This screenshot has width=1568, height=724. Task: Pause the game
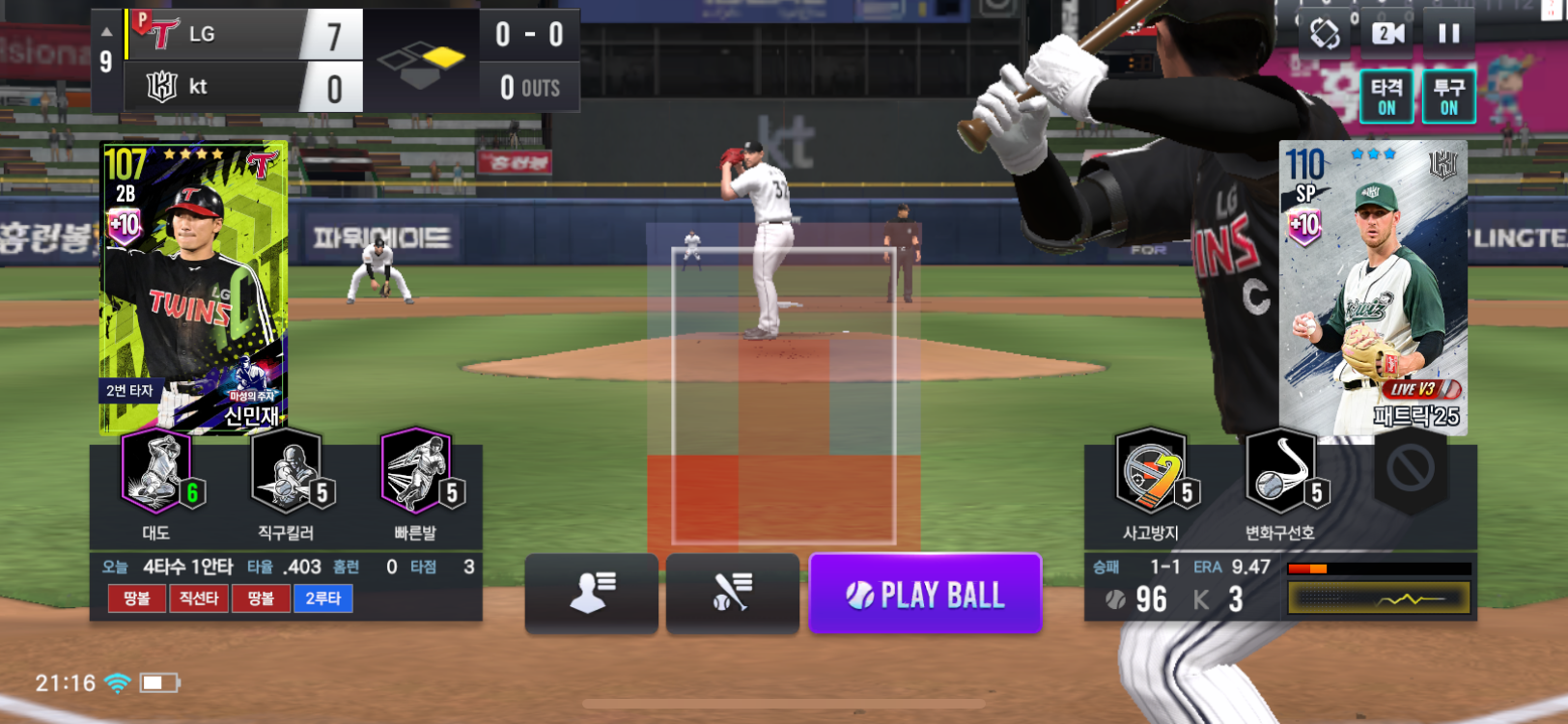click(1448, 34)
